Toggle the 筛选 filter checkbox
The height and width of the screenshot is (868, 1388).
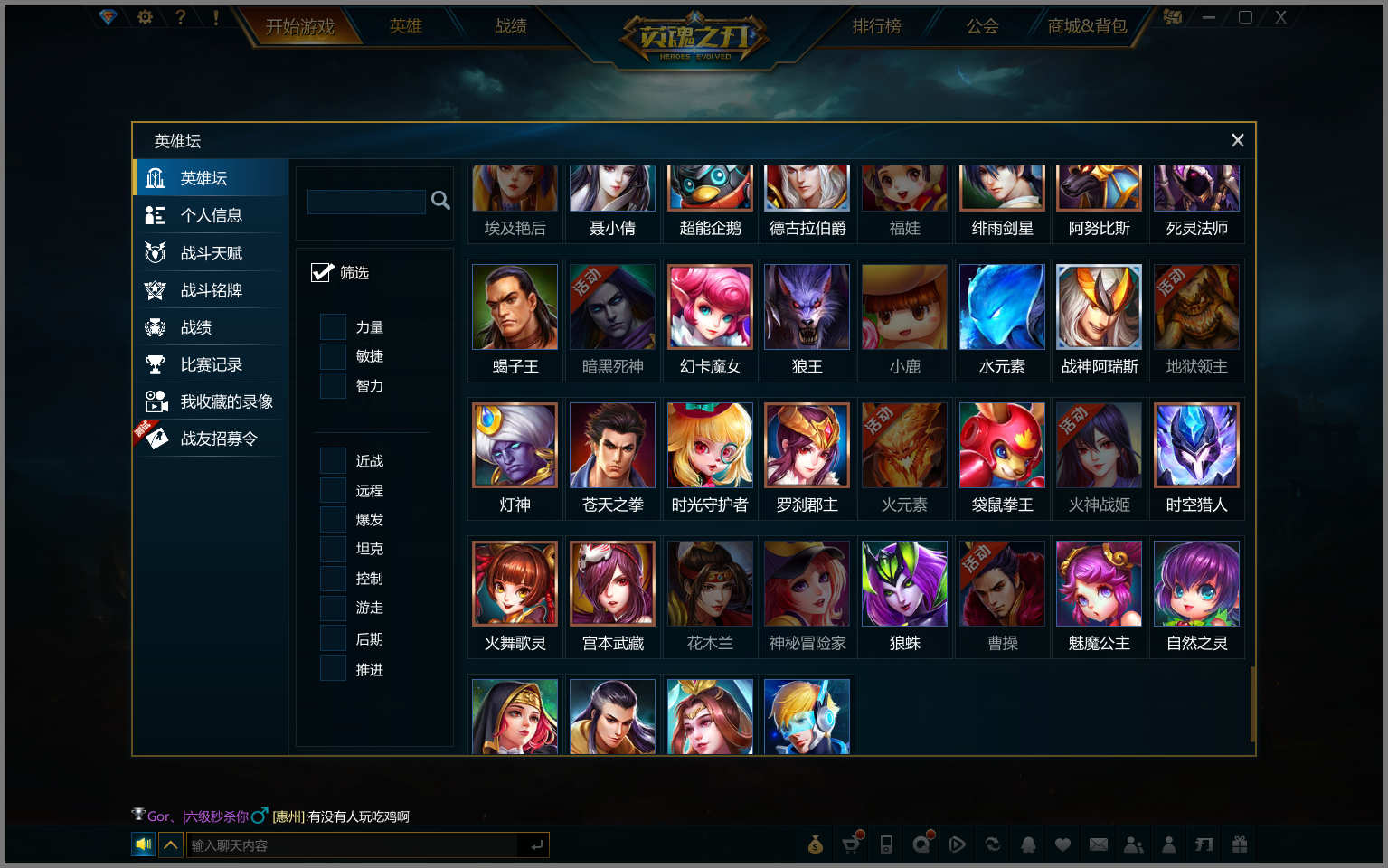click(x=322, y=272)
